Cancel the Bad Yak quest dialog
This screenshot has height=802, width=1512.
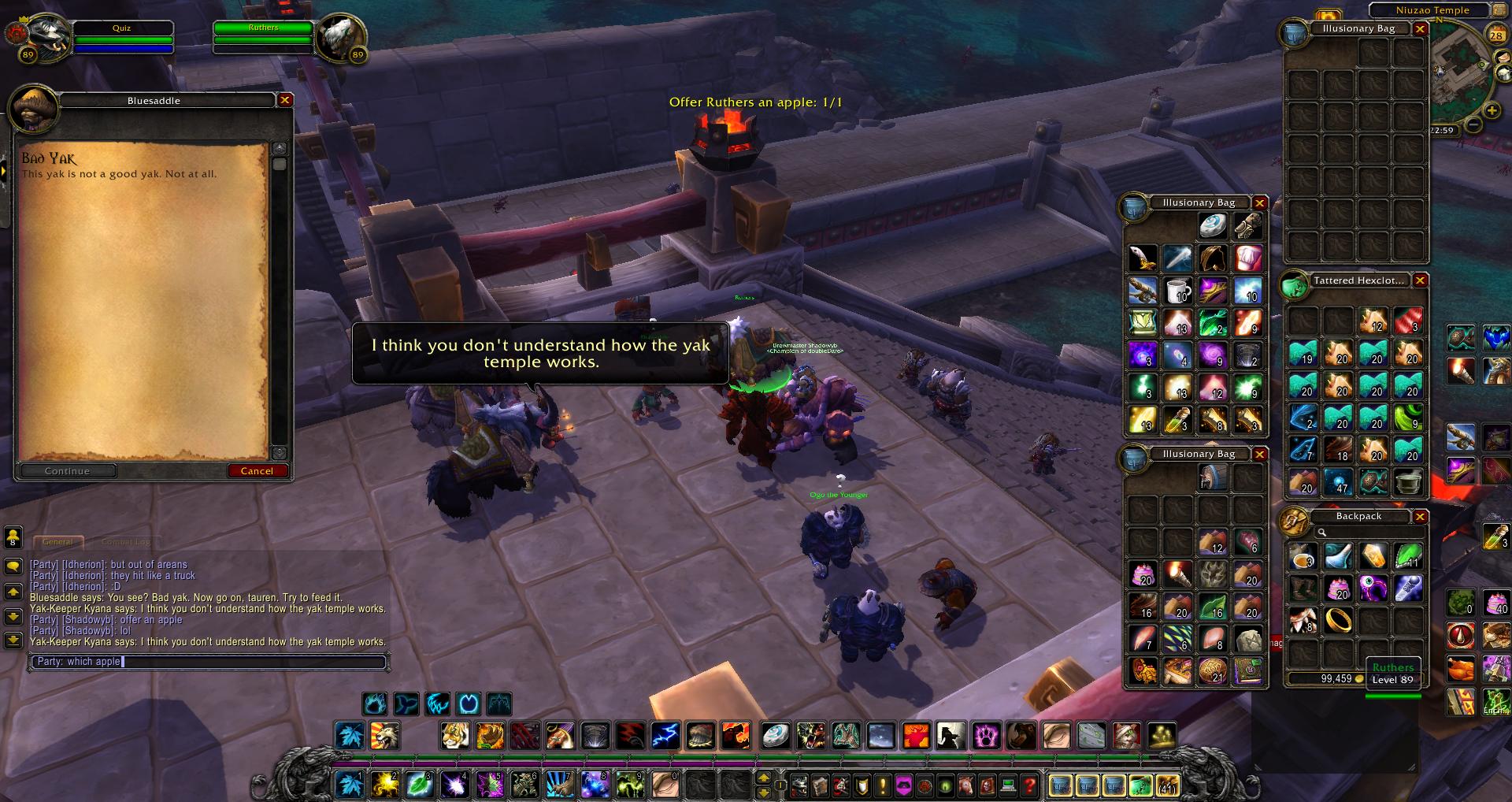tap(257, 471)
